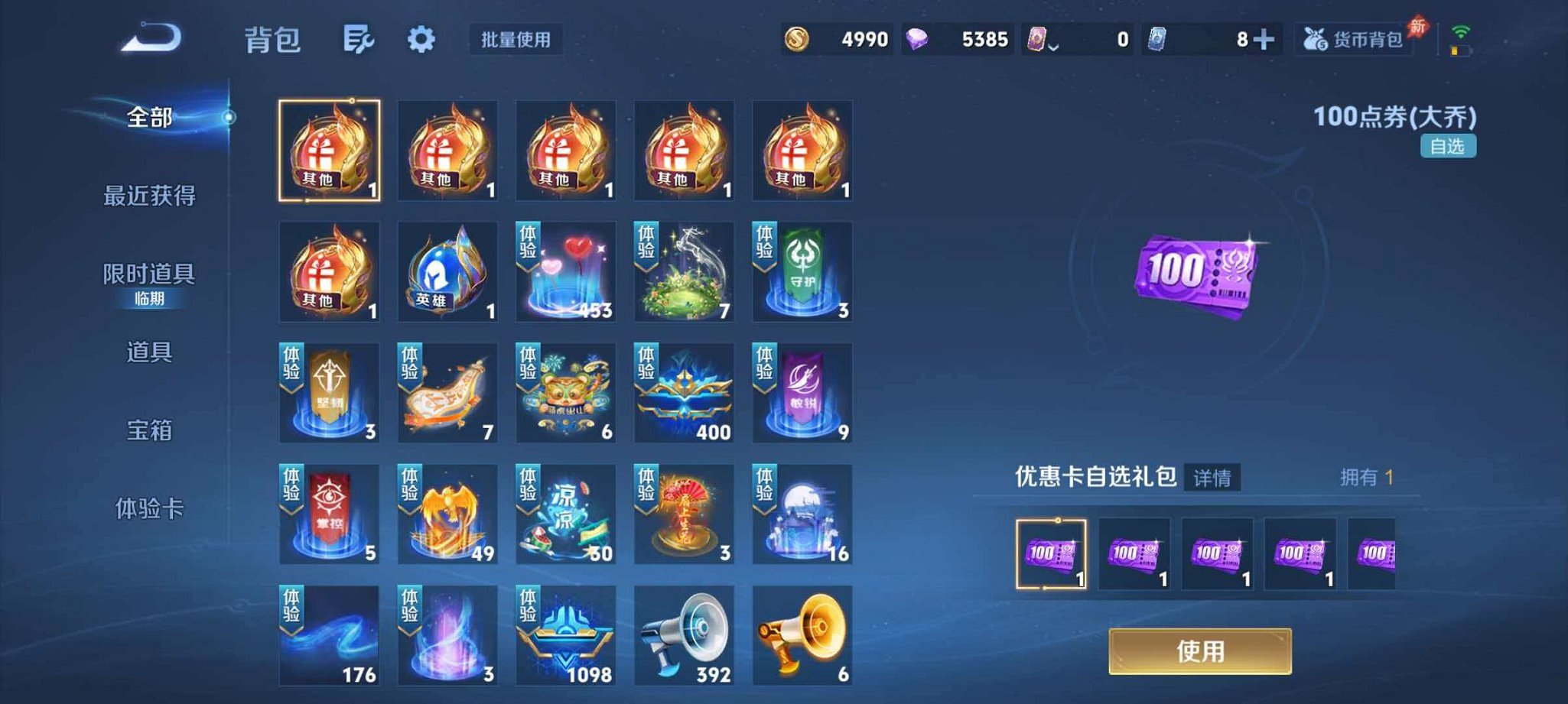1568x704 pixels.
Task: Open the settings gear icon
Action: [421, 40]
